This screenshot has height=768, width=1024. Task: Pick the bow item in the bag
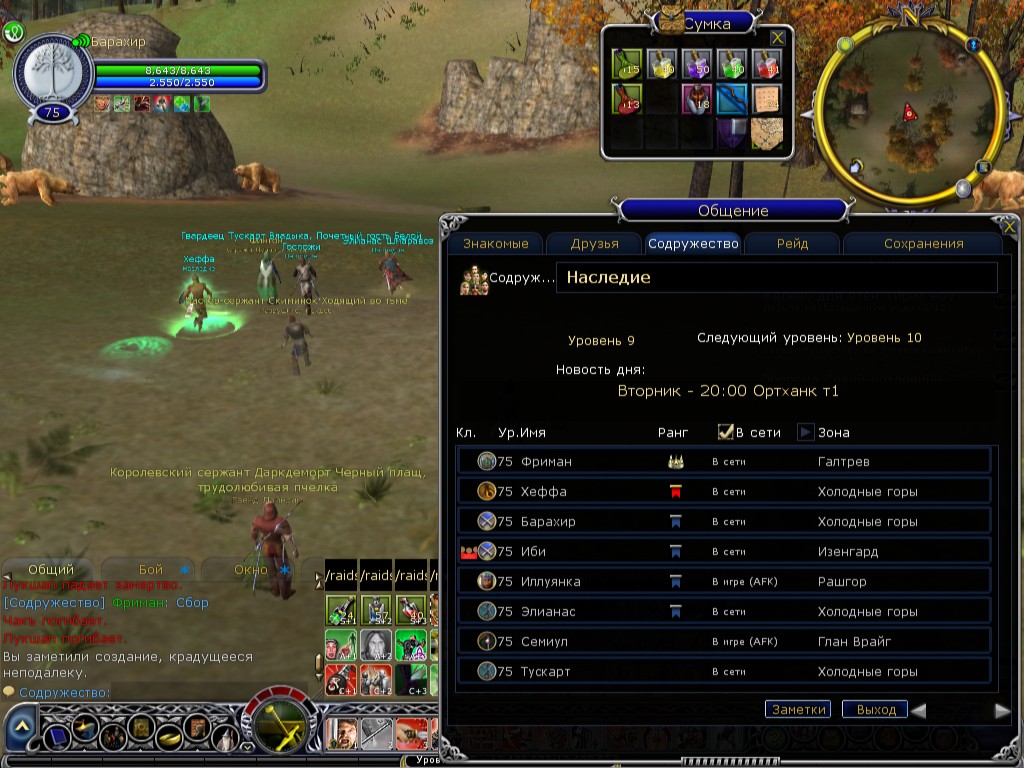[x=731, y=99]
